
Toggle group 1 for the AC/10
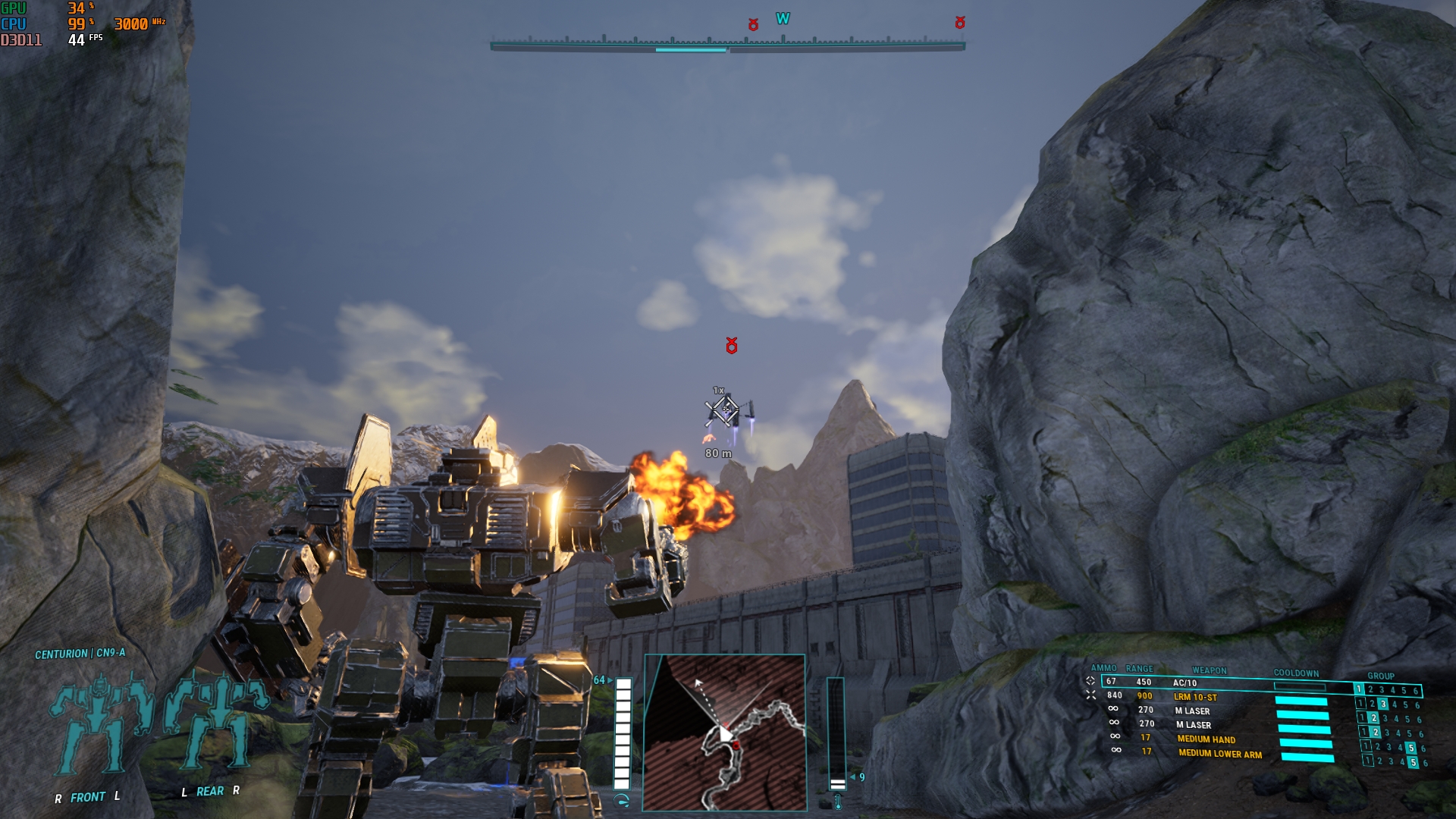[x=1359, y=689]
